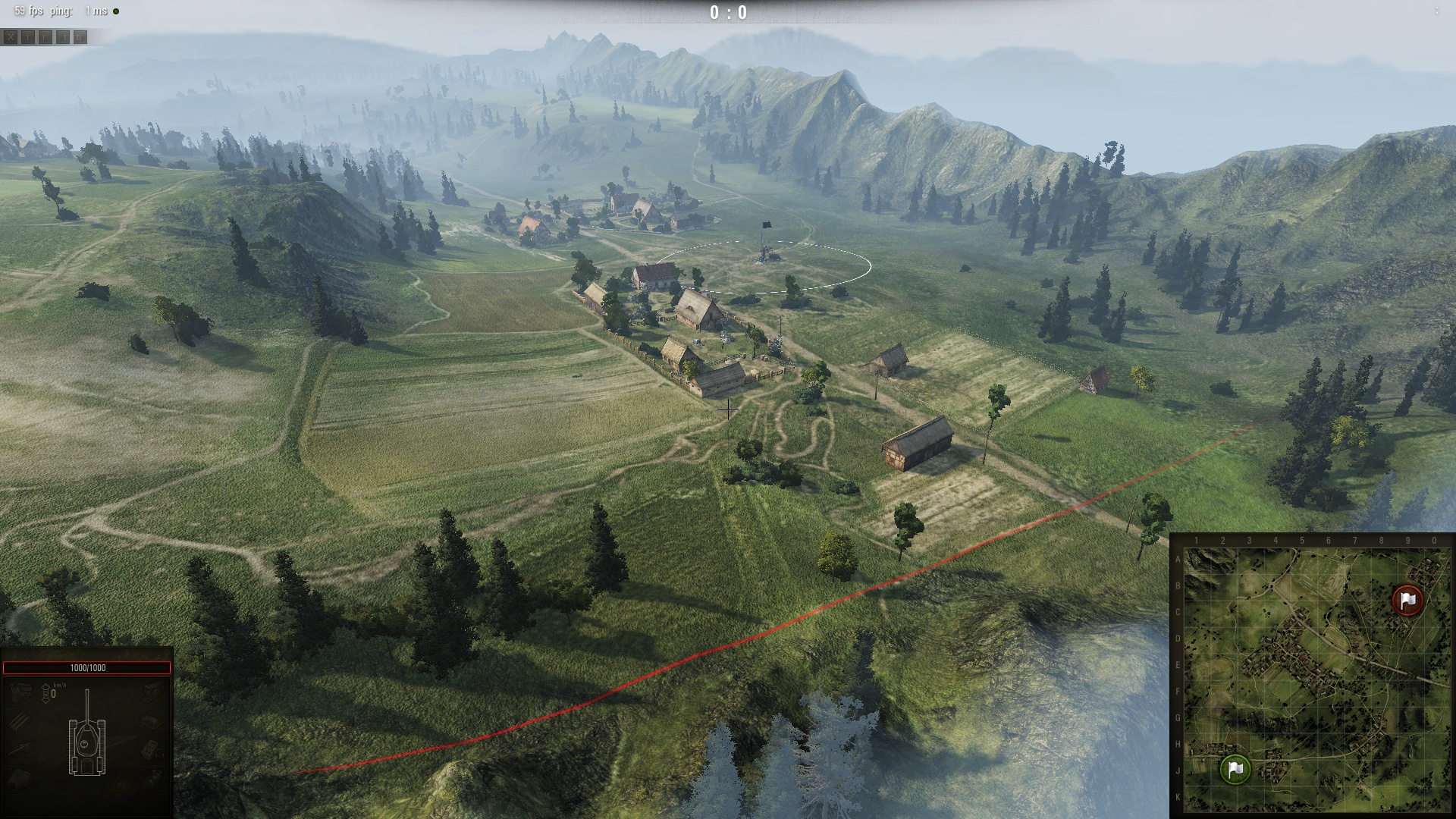Select the single dotted column panel mode button

coord(28,37)
